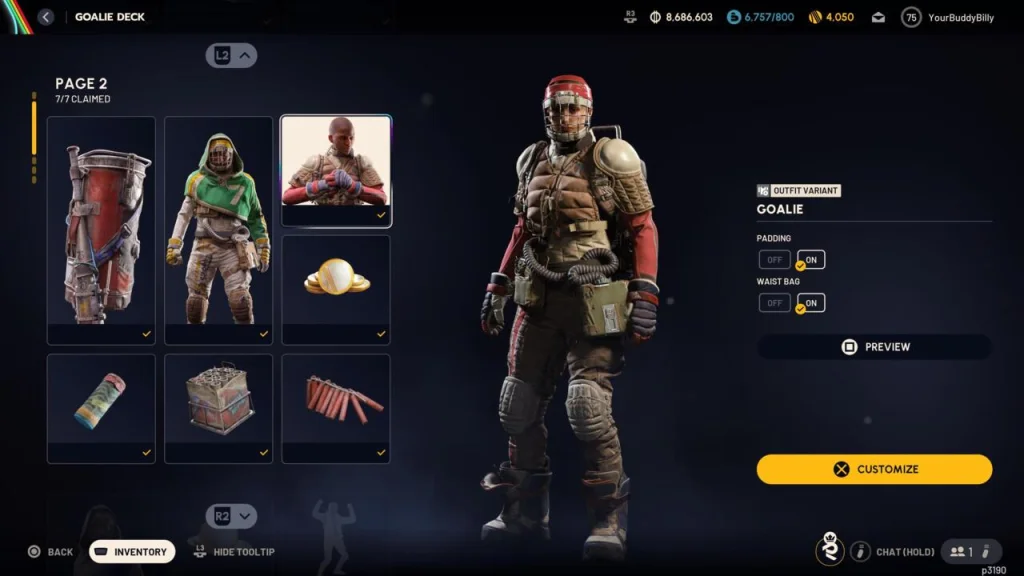Open the outfit Preview
Image resolution: width=1024 pixels, height=576 pixels.
[874, 347]
